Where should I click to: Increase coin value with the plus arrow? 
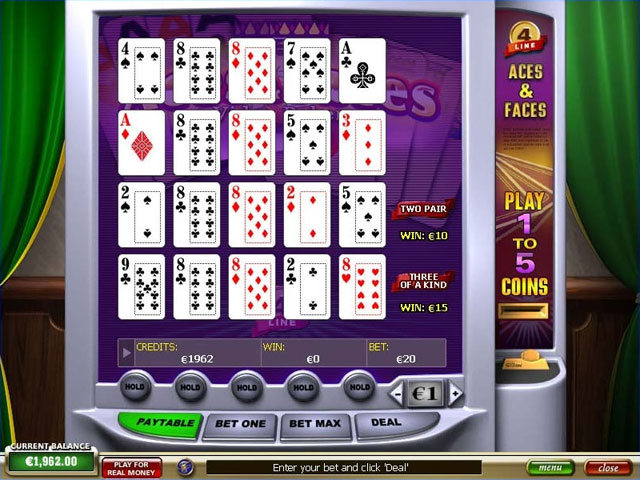[456, 394]
